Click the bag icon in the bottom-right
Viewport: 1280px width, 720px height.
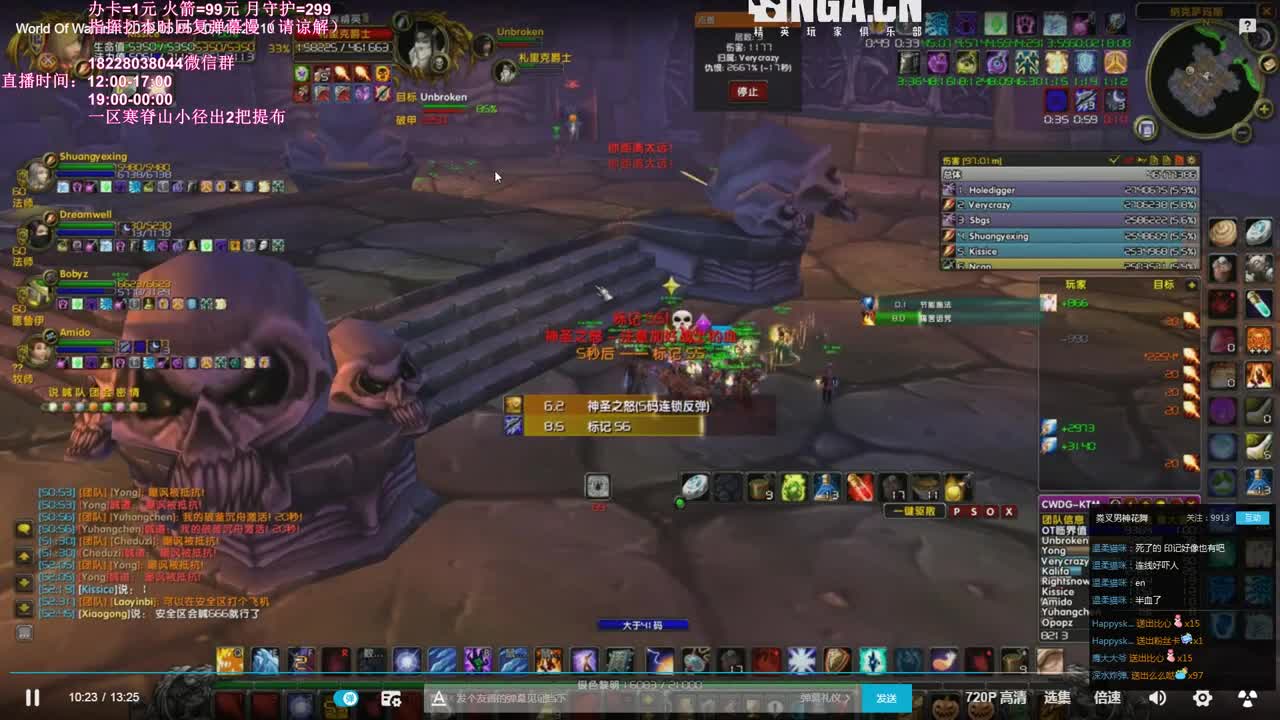1050,661
